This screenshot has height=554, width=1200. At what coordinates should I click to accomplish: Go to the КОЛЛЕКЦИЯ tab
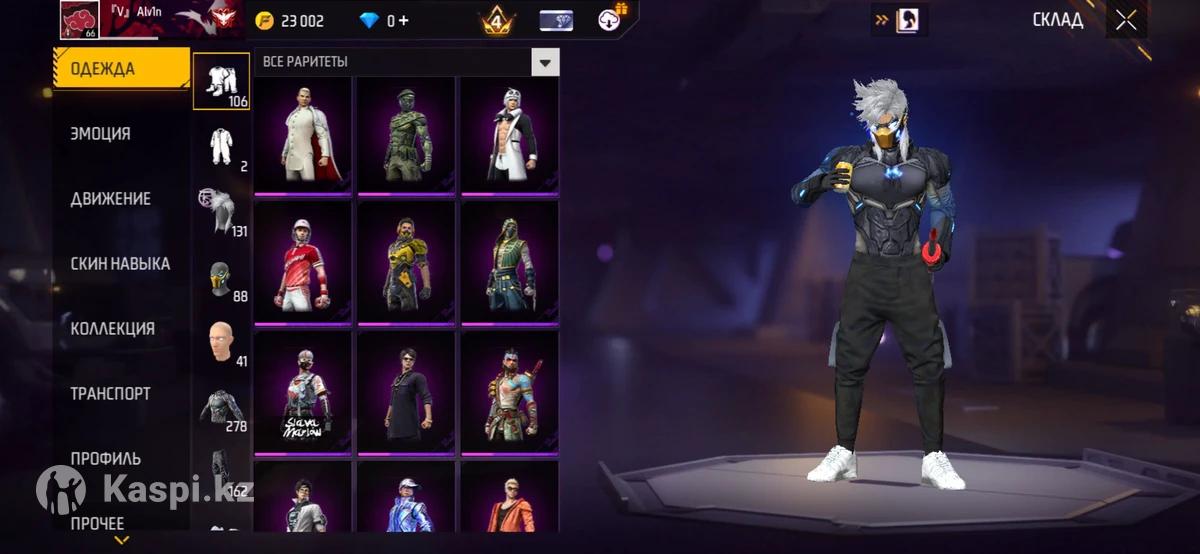point(112,329)
